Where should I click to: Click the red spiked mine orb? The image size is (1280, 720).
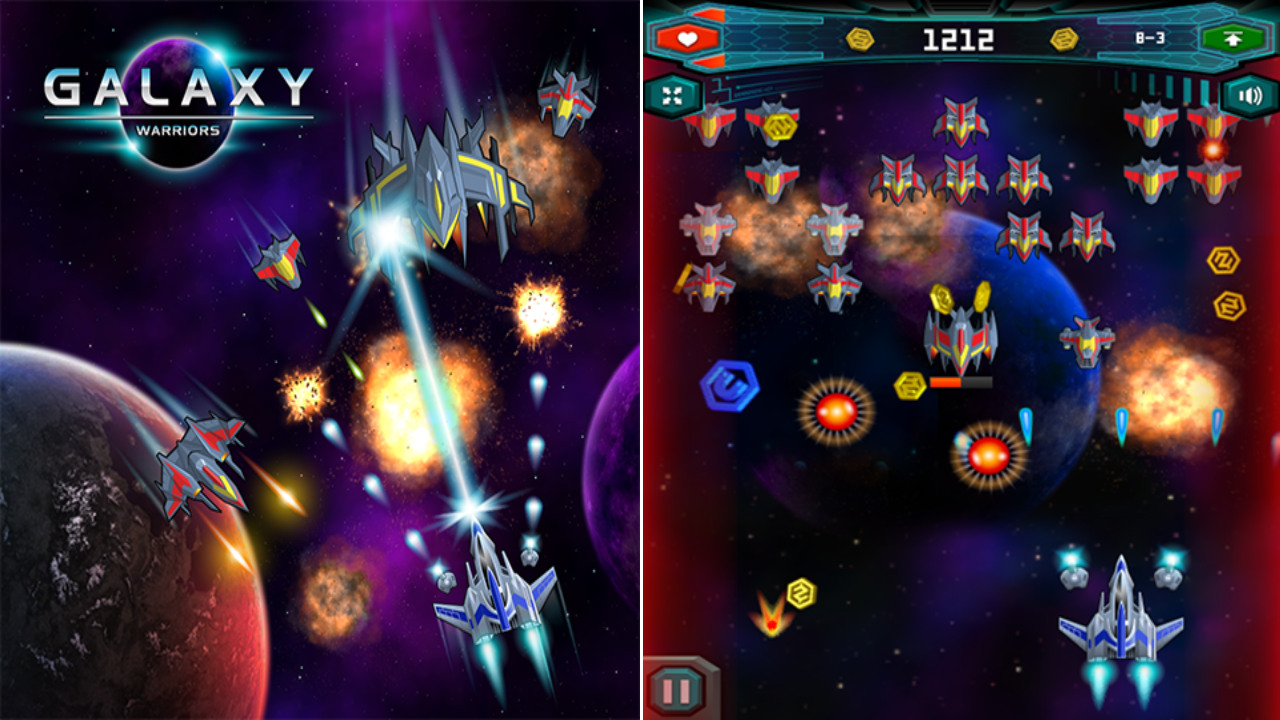[838, 409]
